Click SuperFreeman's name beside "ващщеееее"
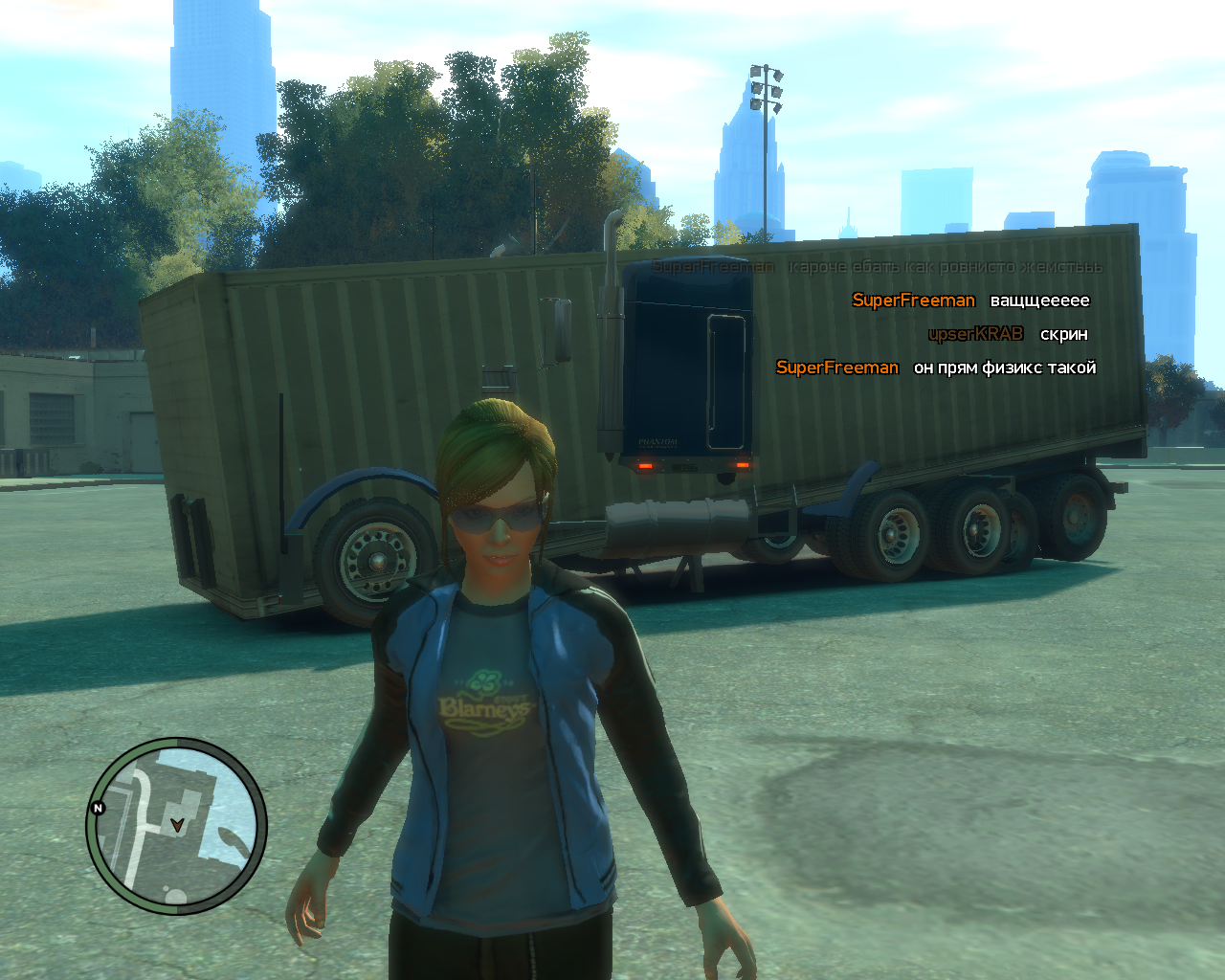This screenshot has width=1225, height=980. tap(913, 301)
